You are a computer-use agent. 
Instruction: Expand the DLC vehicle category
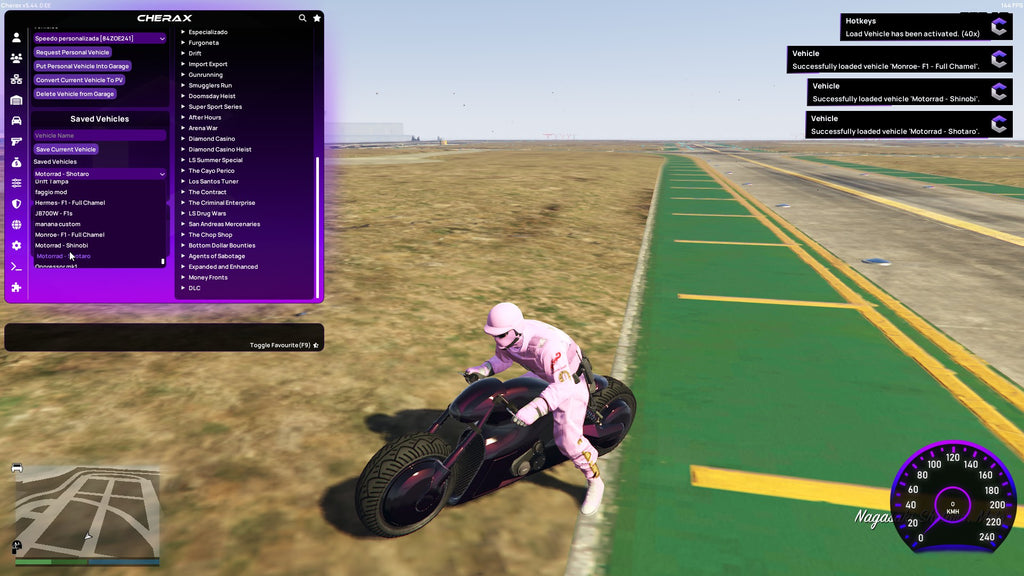click(x=194, y=288)
